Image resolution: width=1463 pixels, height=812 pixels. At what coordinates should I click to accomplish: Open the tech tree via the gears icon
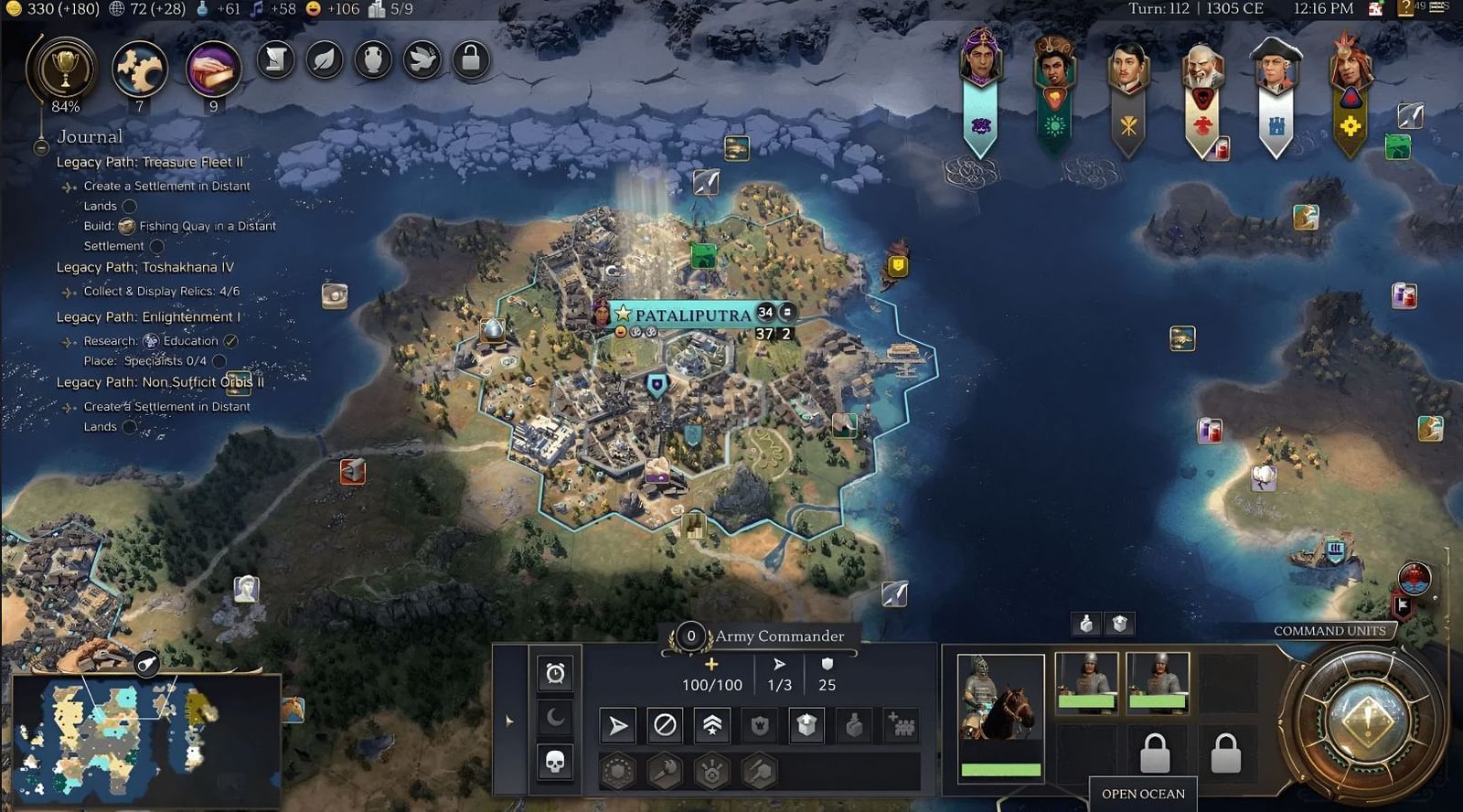click(137, 66)
